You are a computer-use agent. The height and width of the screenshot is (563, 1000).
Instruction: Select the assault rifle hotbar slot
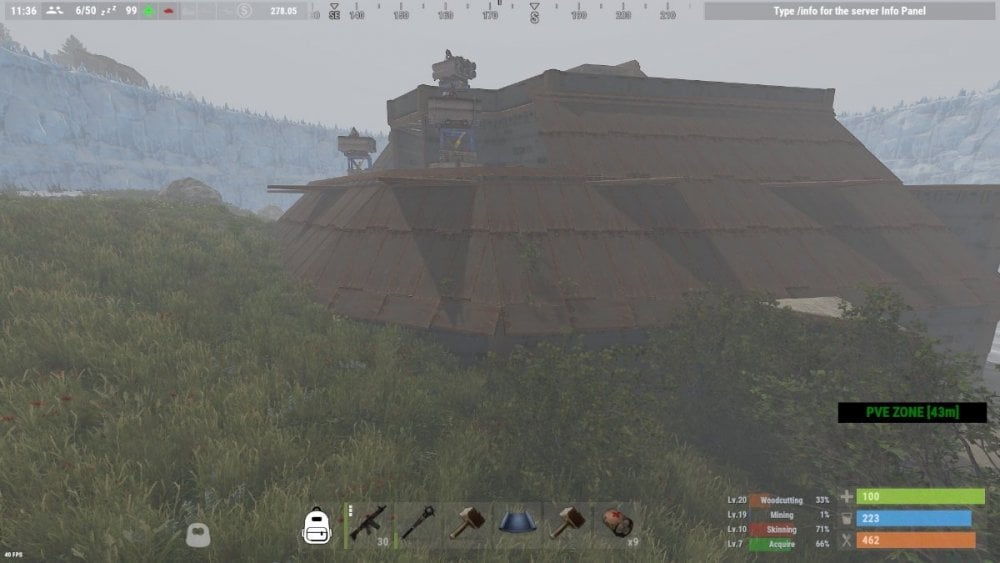point(368,524)
